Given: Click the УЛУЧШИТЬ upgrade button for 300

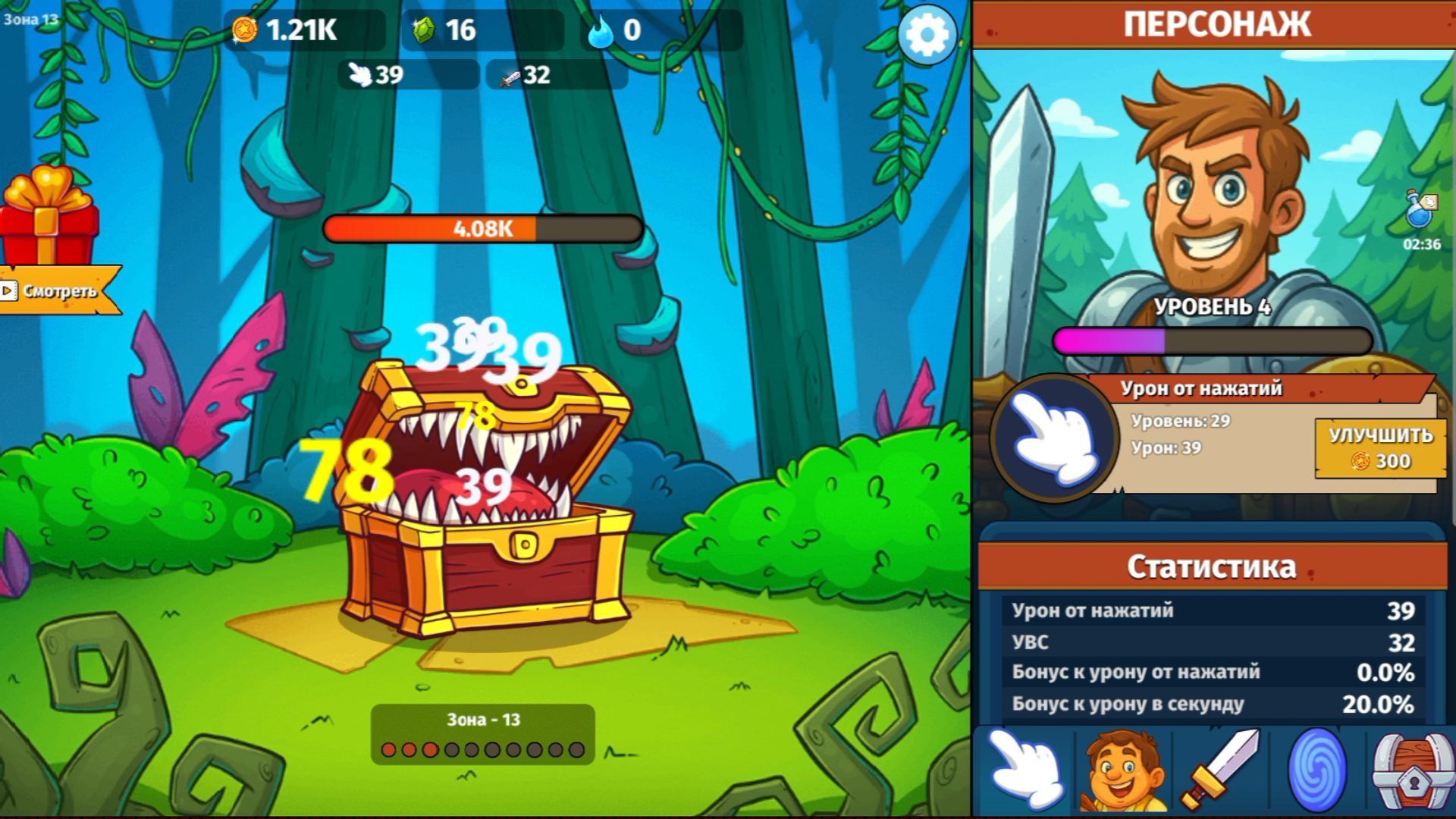Looking at the screenshot, I should click(1379, 449).
